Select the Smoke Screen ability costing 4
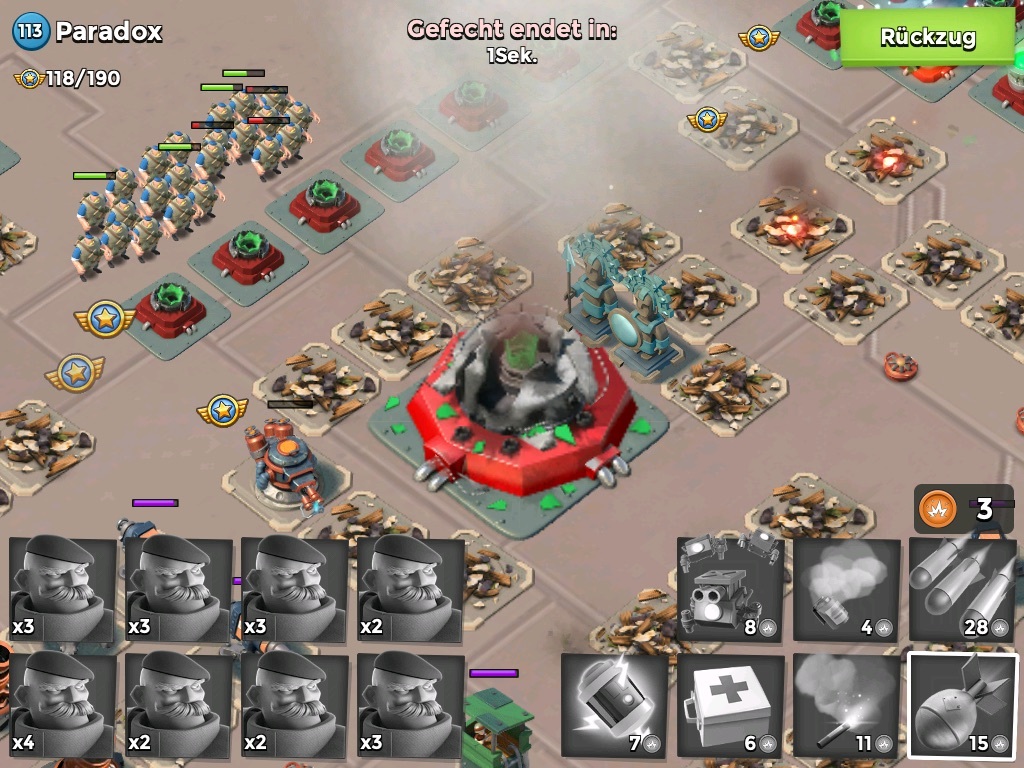 click(846, 590)
